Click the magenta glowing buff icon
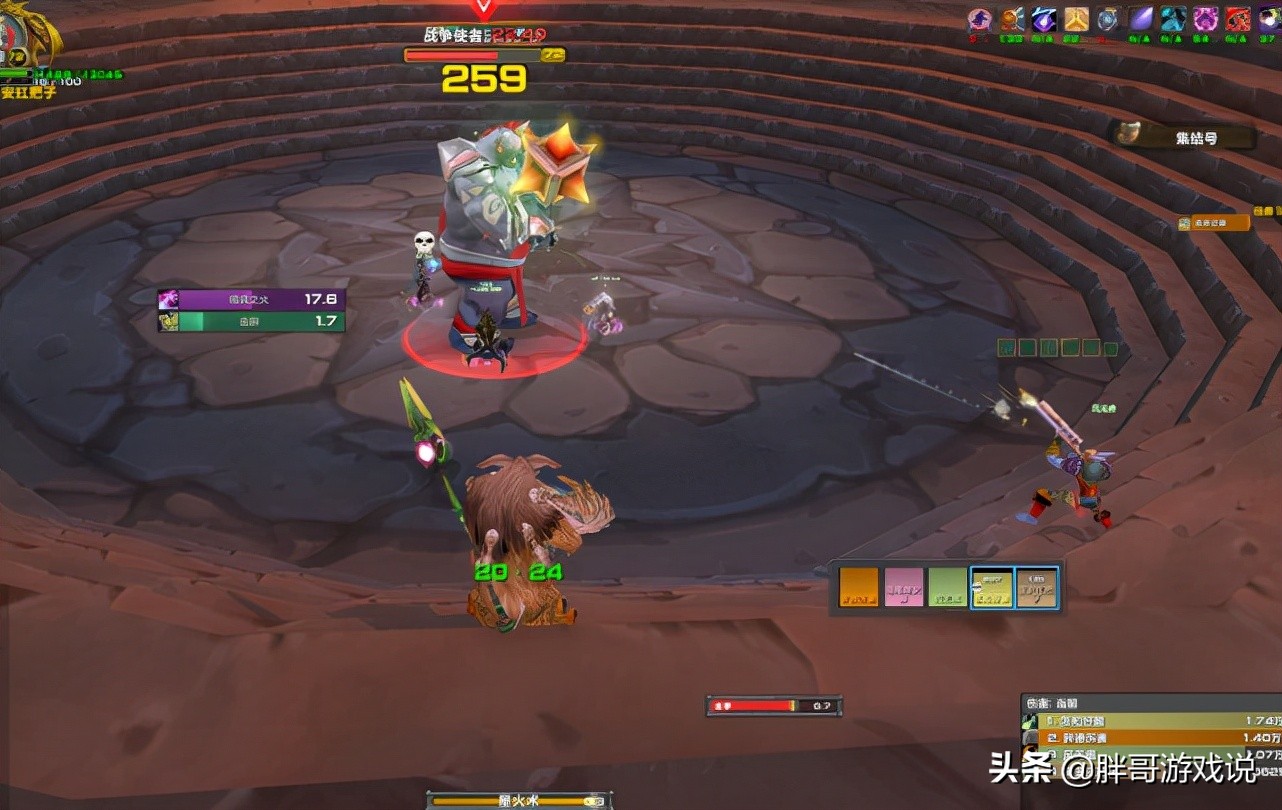The image size is (1282, 810). (x=1206, y=19)
